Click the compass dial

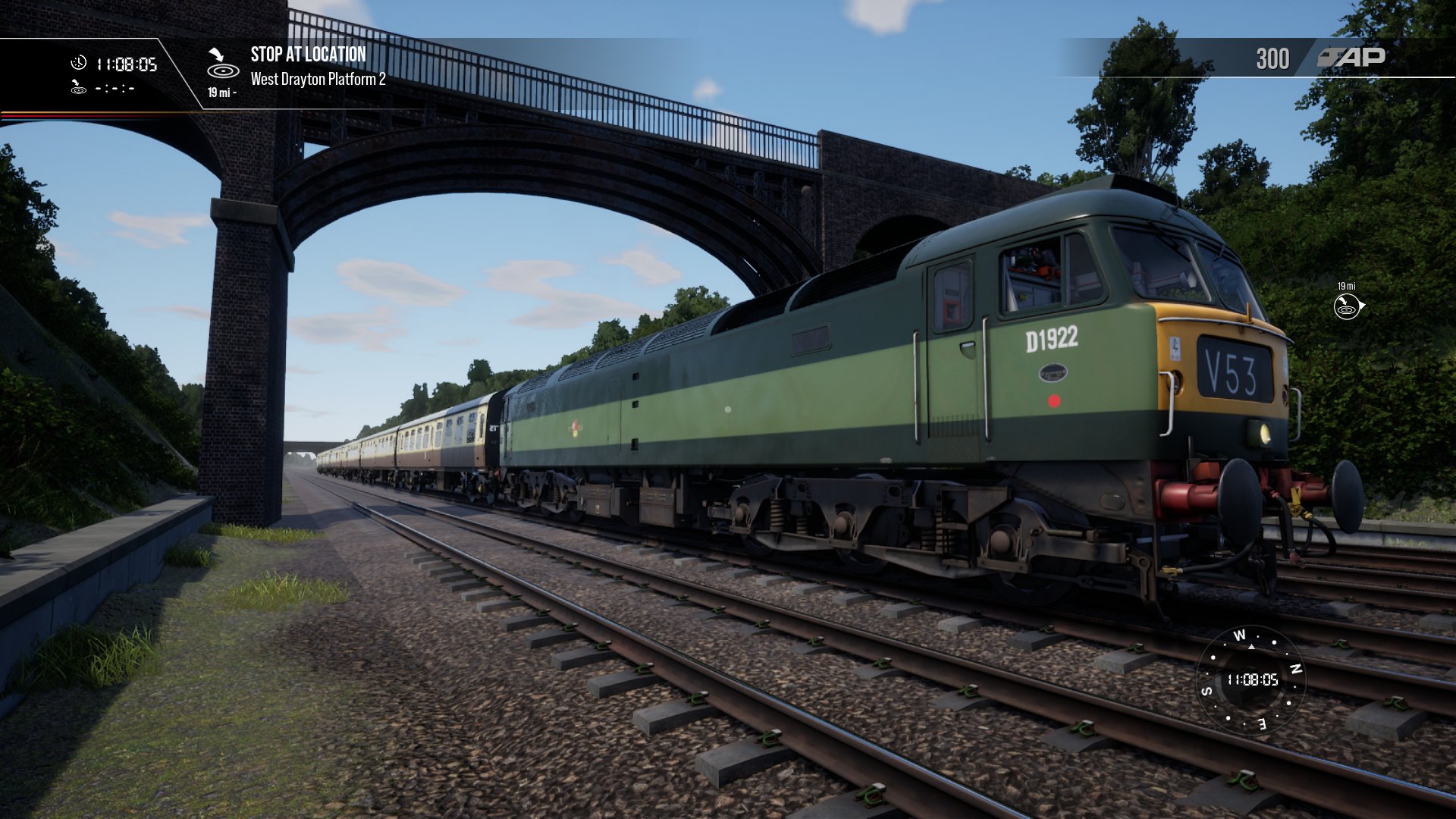1250,679
